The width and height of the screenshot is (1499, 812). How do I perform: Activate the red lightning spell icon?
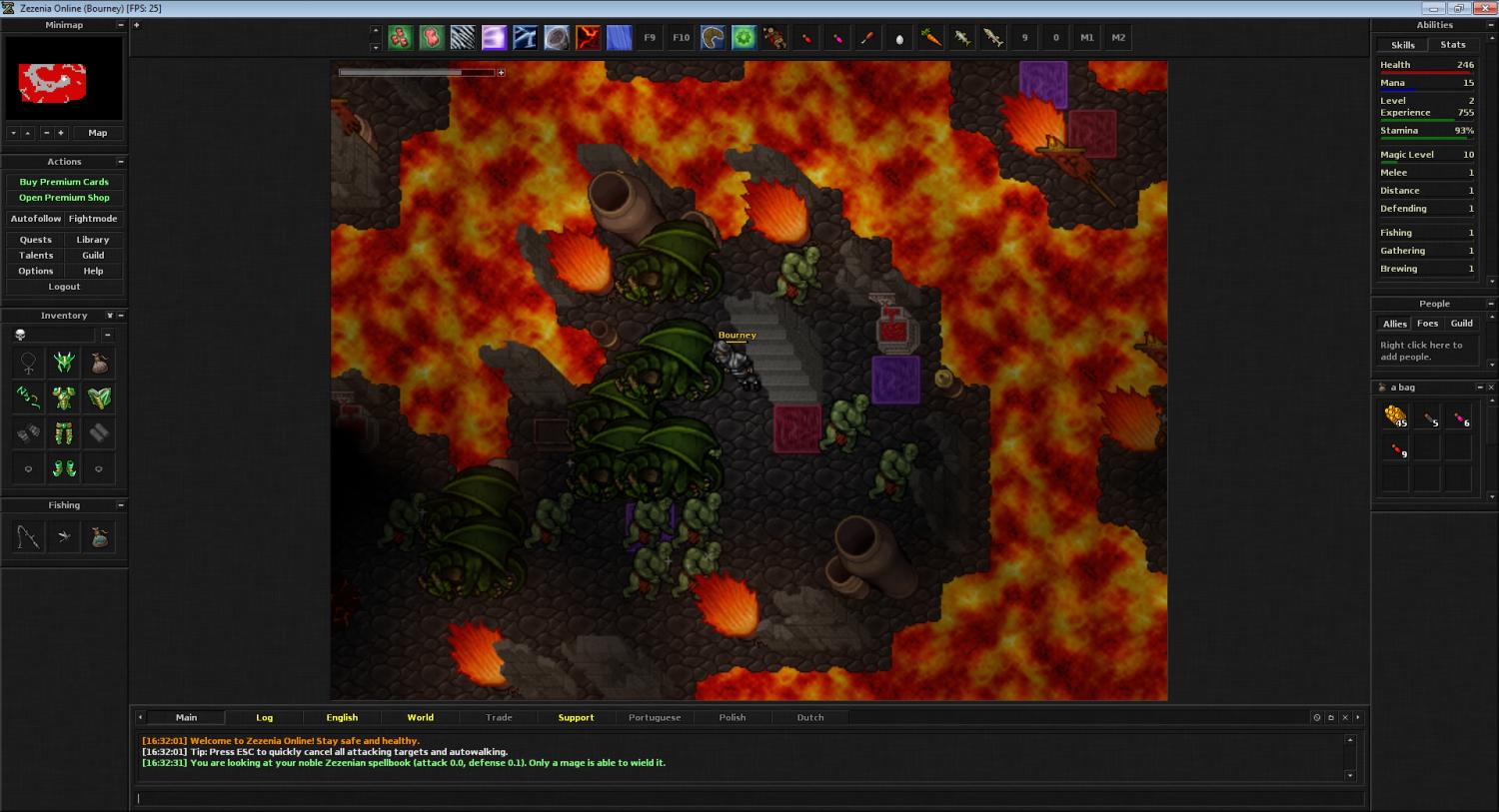coord(588,38)
